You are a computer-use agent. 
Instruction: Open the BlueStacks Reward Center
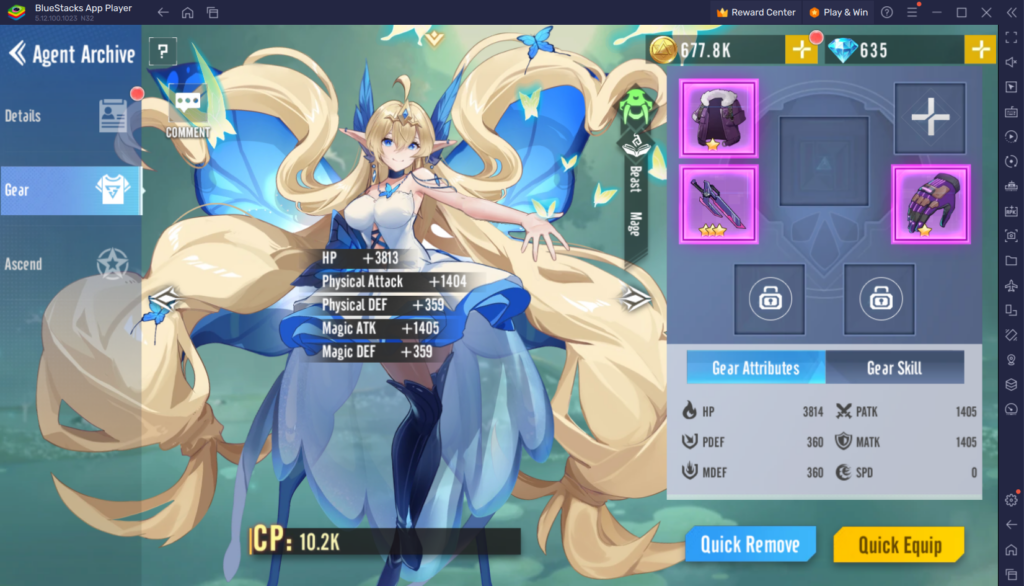pyautogui.click(x=756, y=12)
